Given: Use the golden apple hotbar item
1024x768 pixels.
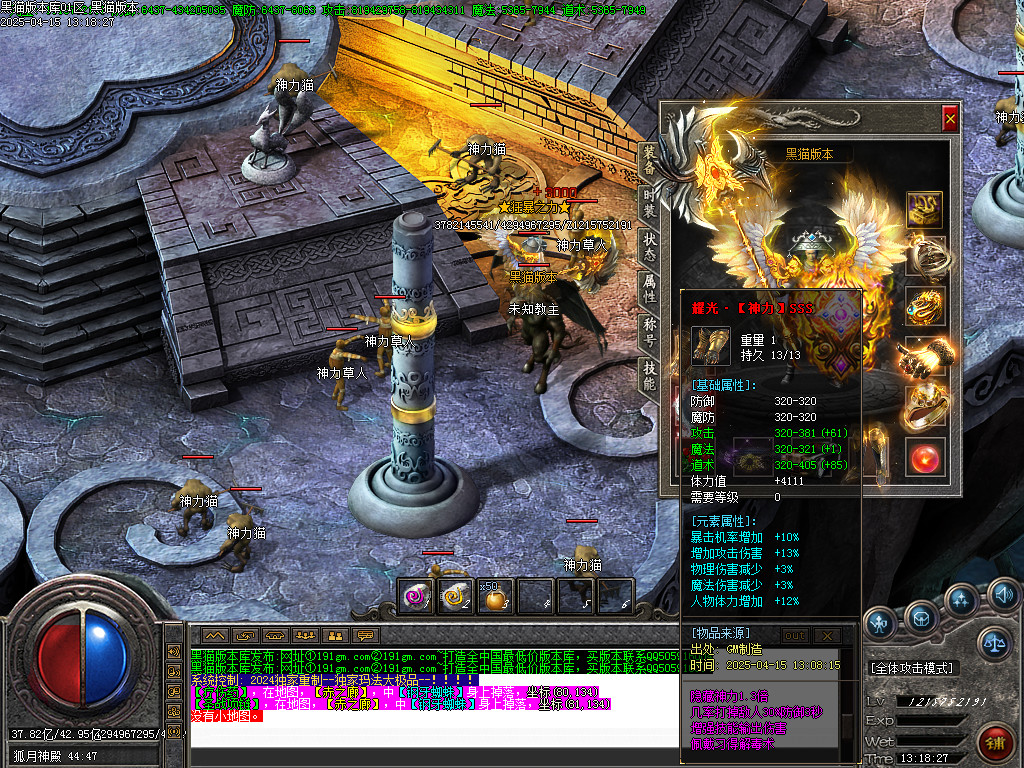Looking at the screenshot, I should [494, 597].
